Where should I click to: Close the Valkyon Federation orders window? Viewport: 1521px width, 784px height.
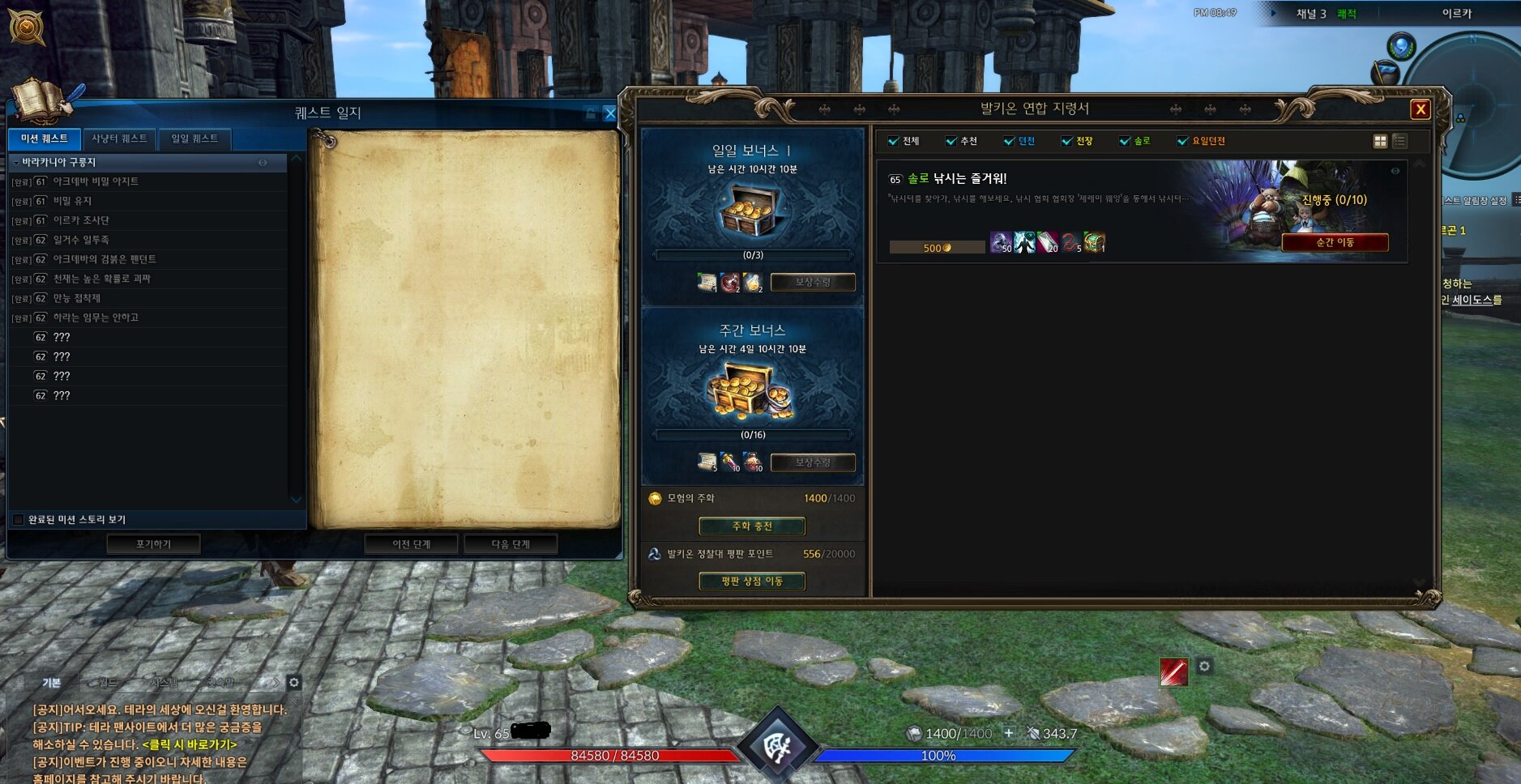[1420, 109]
